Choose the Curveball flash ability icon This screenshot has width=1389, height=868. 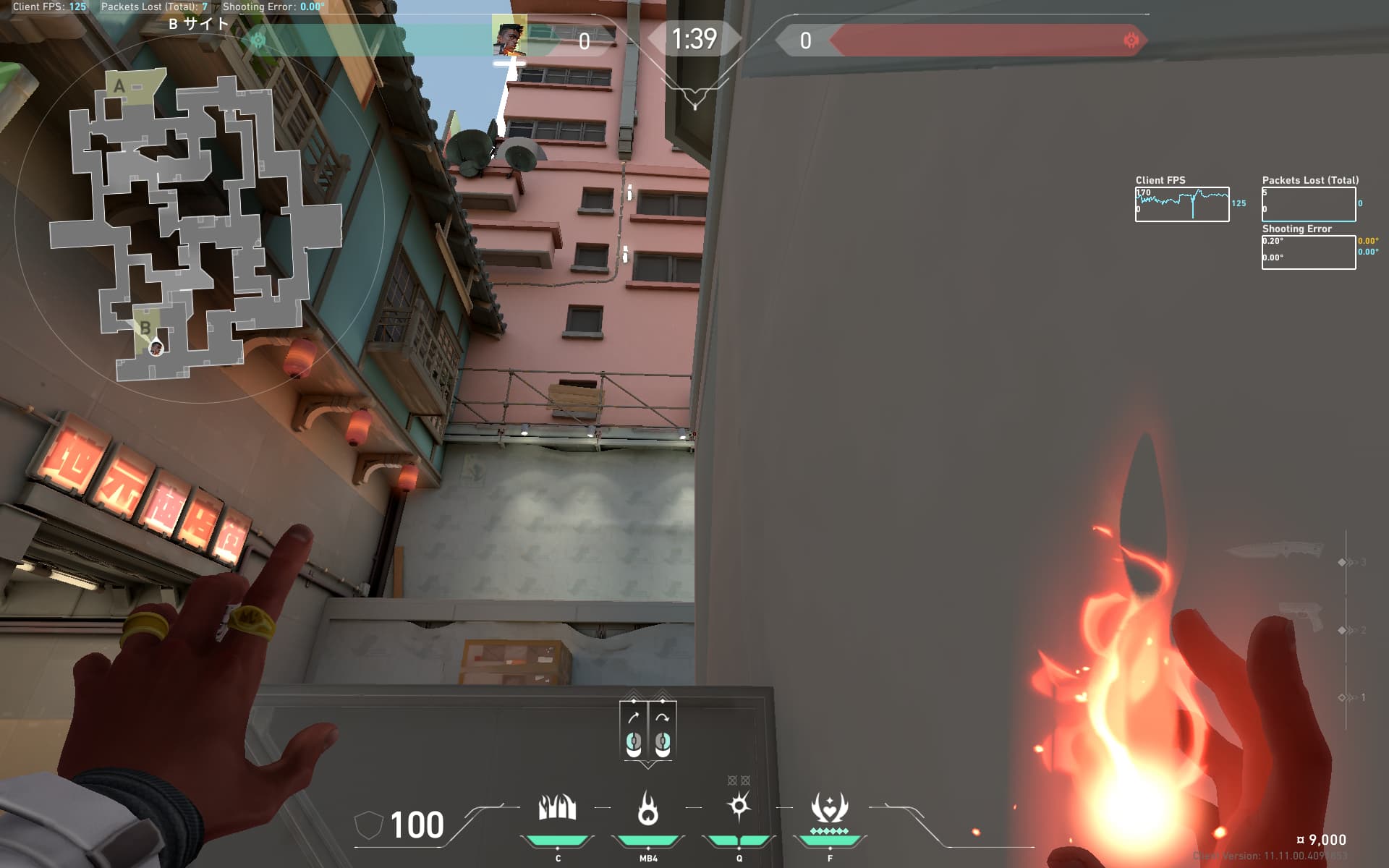click(x=739, y=806)
